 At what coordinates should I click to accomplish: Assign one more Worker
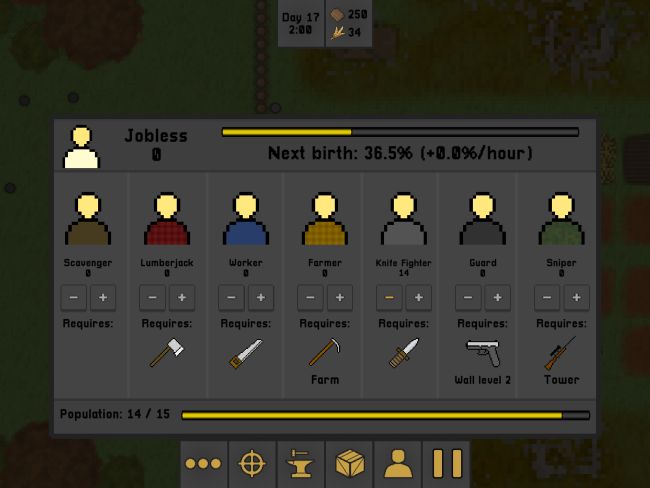pyautogui.click(x=260, y=298)
